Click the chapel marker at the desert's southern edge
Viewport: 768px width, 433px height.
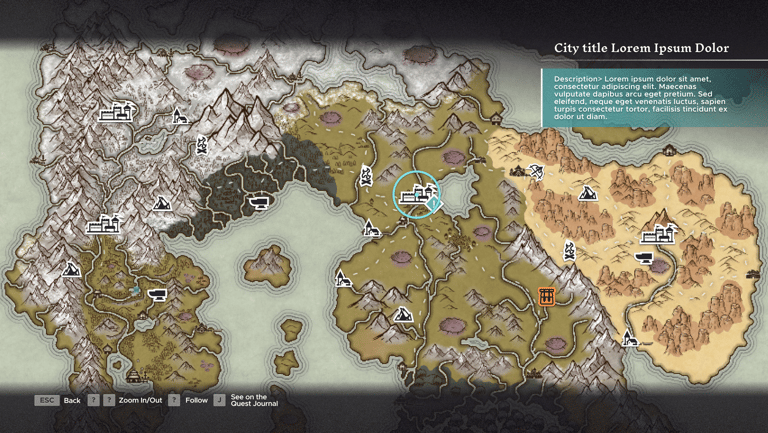click(x=630, y=338)
